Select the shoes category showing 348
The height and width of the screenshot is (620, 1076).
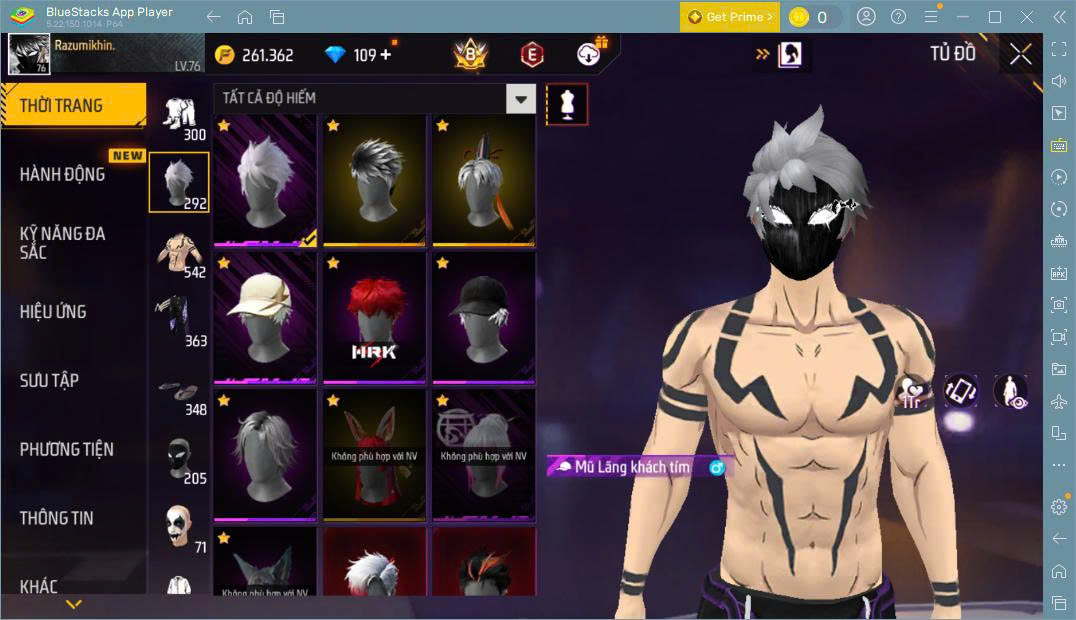180,394
